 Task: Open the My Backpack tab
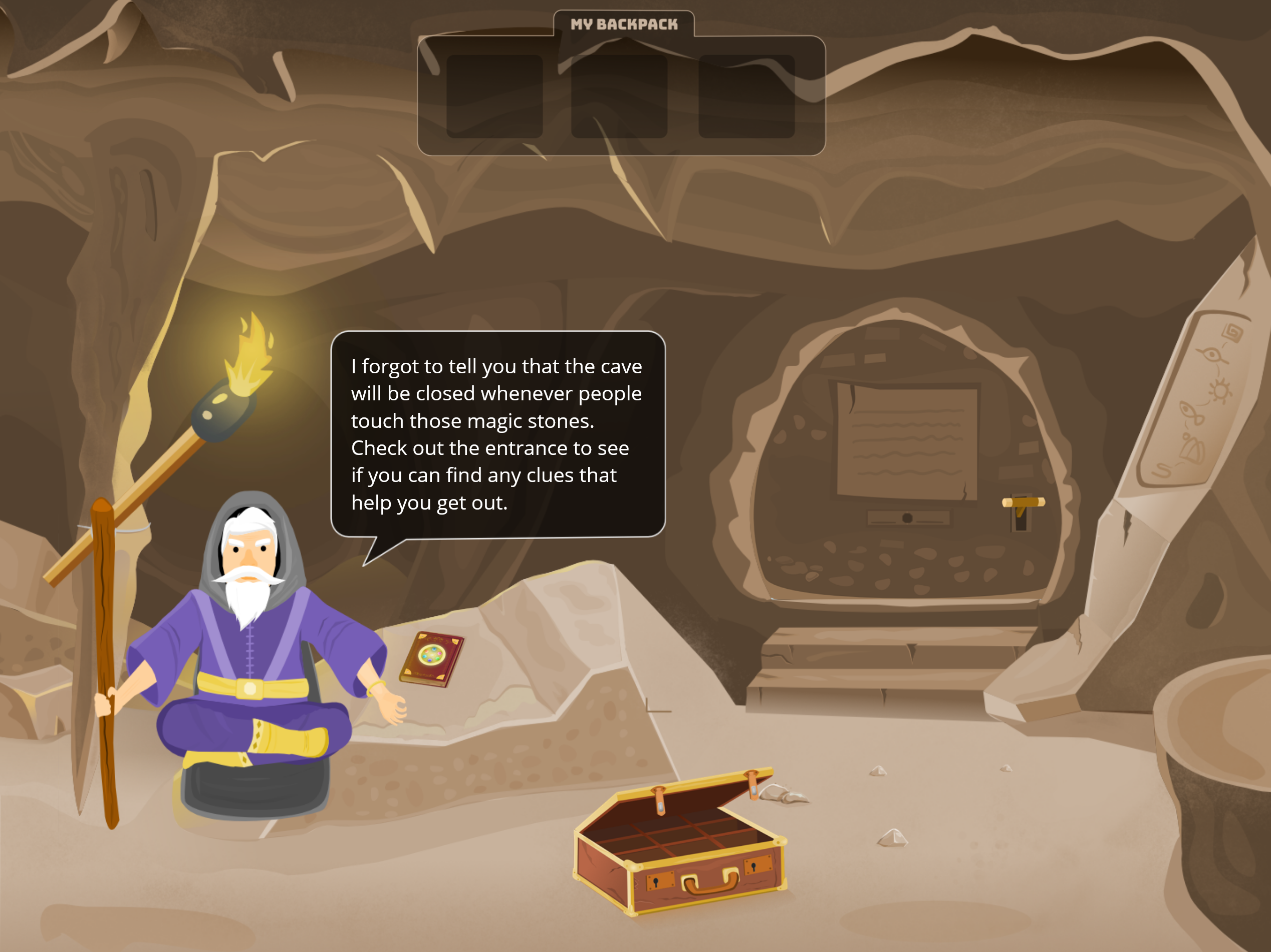[623, 24]
